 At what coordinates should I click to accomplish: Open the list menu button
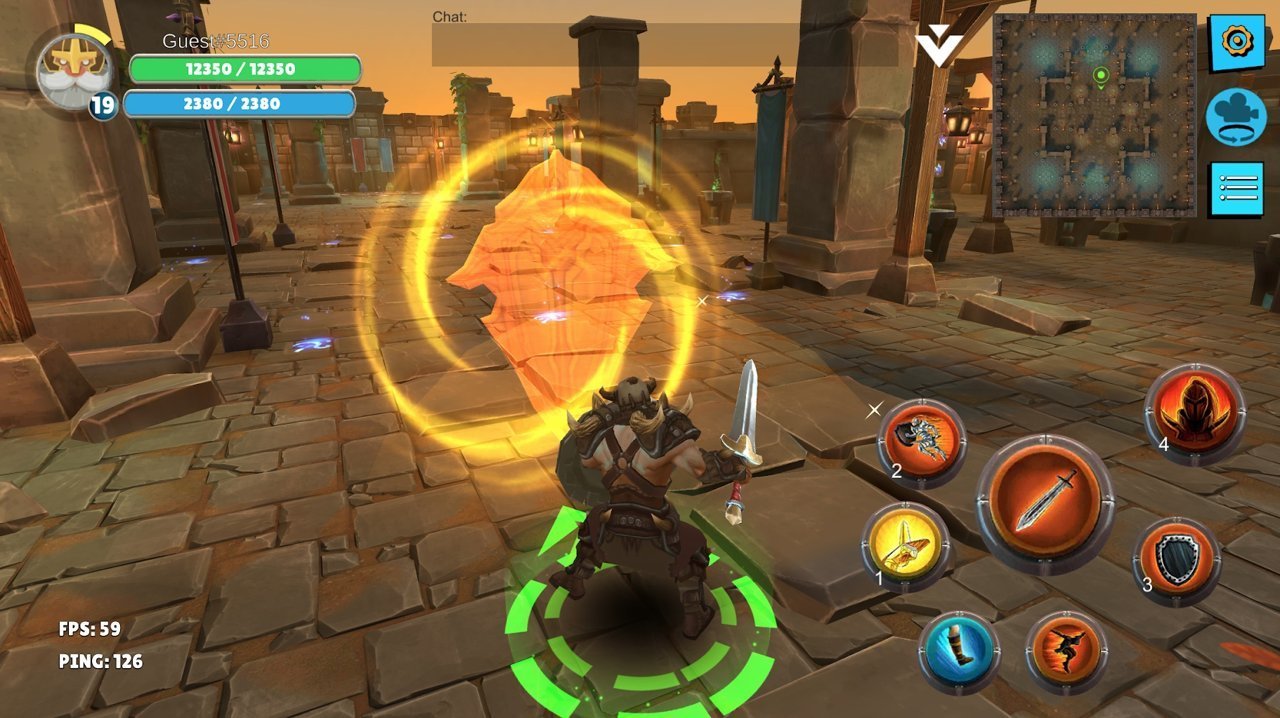pos(1237,188)
